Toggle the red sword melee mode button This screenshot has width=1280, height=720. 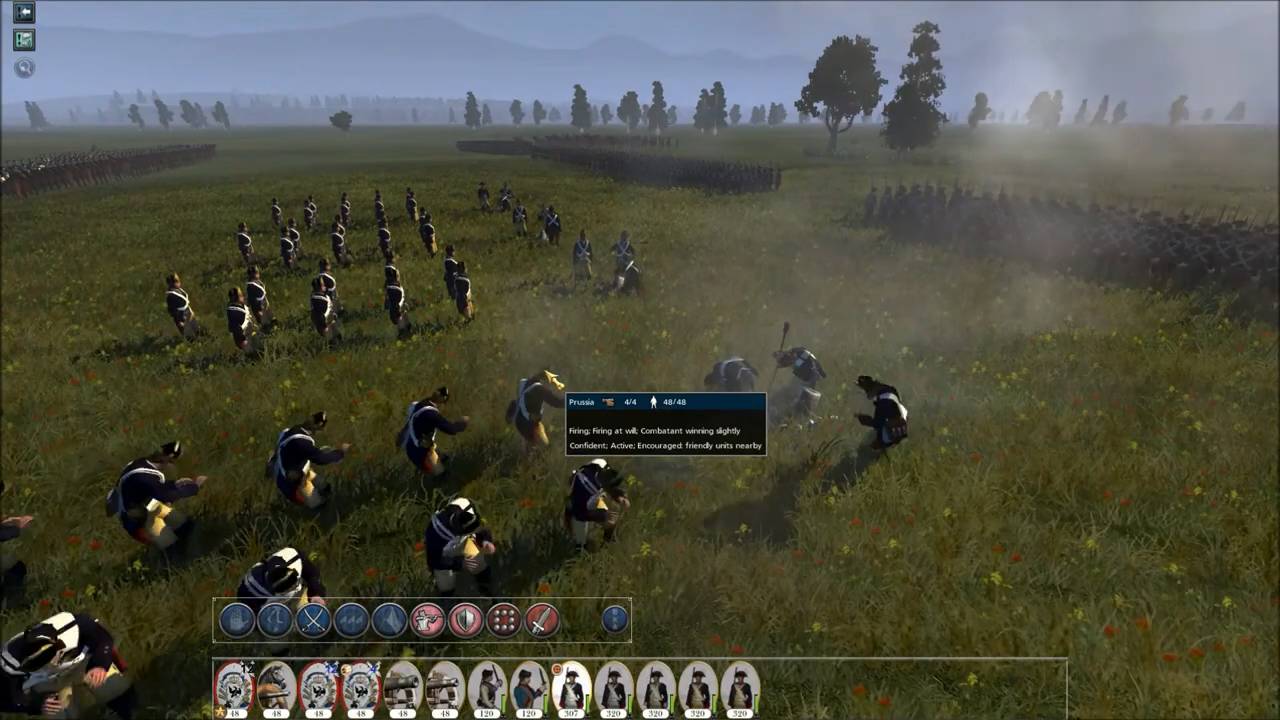542,620
